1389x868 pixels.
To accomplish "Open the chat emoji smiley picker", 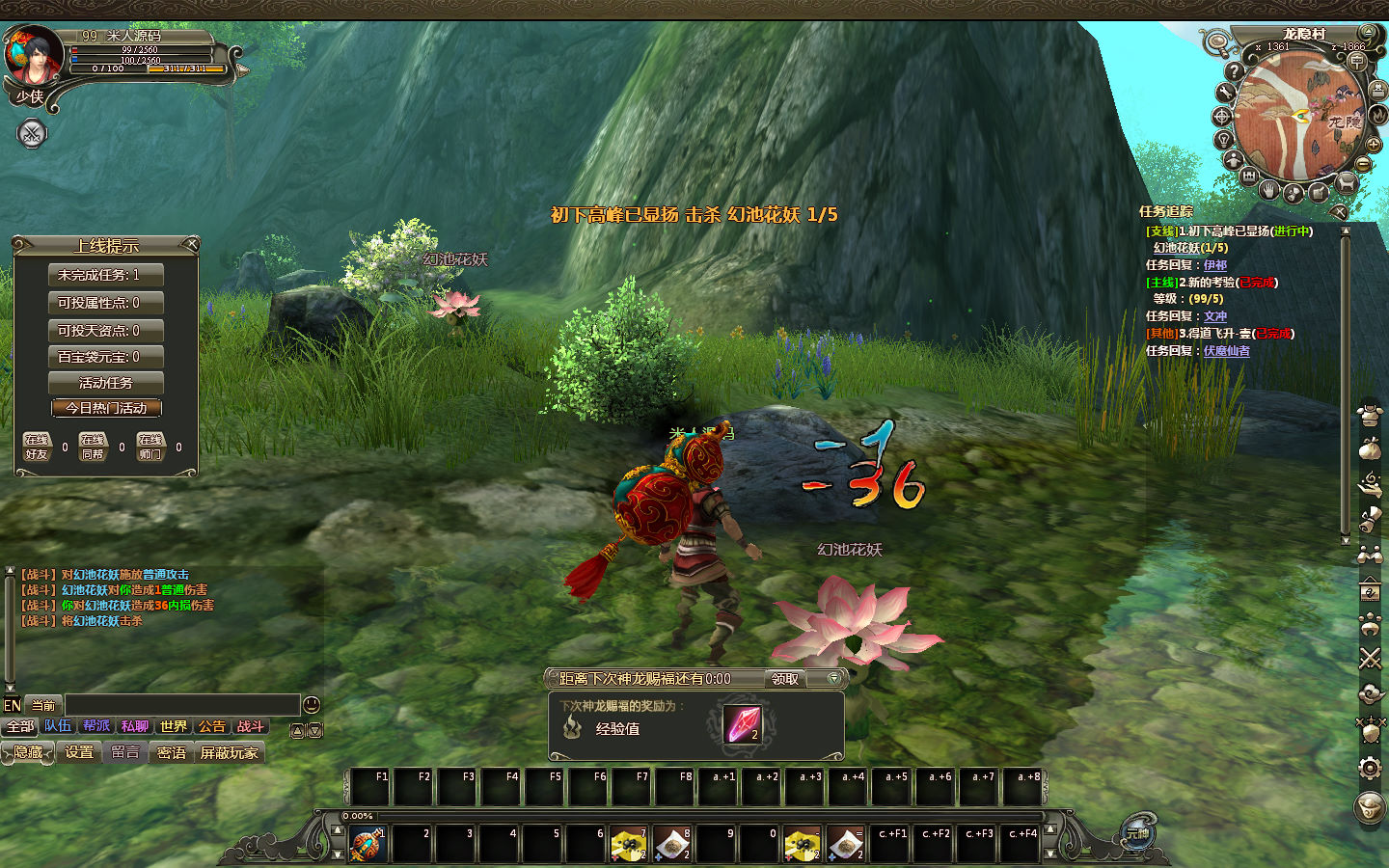I will click(x=312, y=705).
